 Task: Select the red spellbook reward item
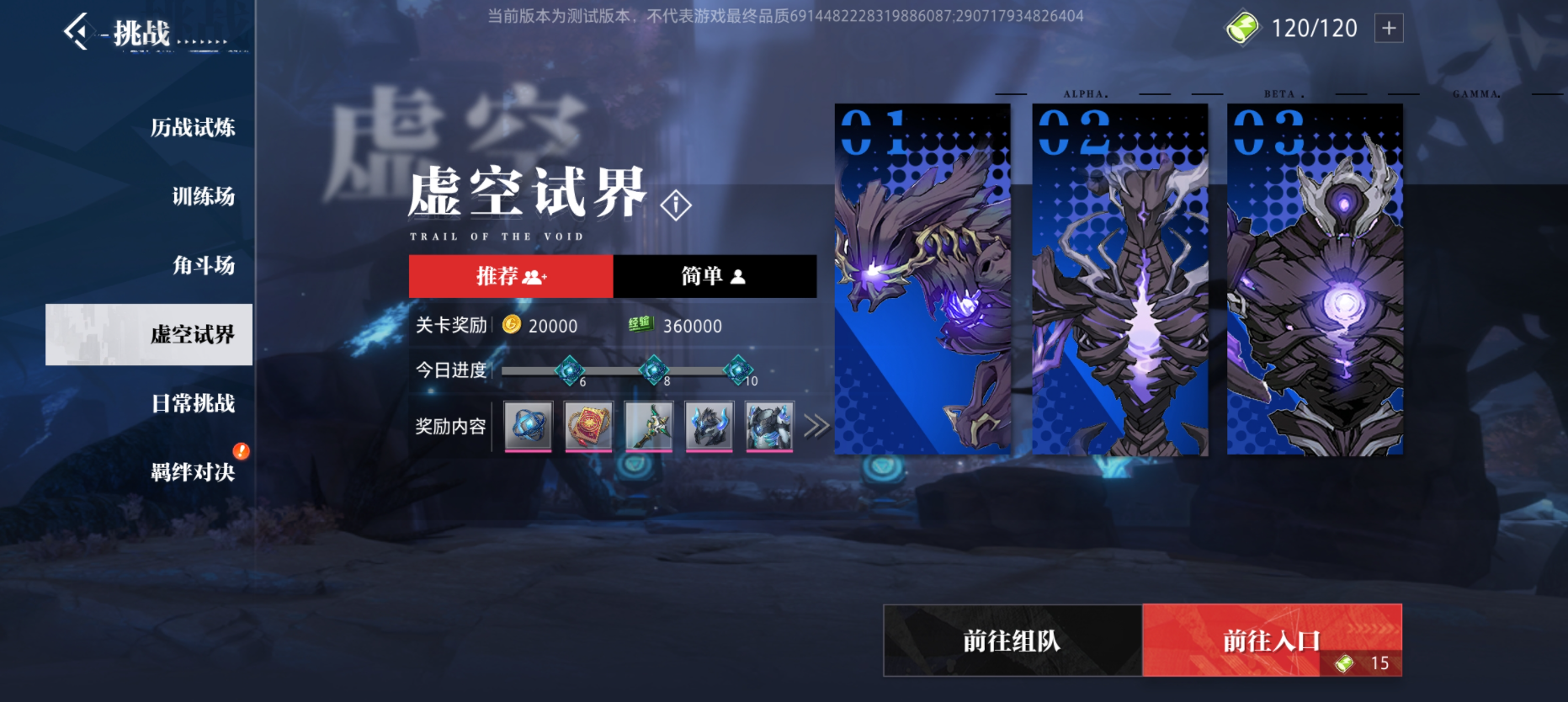[x=588, y=427]
